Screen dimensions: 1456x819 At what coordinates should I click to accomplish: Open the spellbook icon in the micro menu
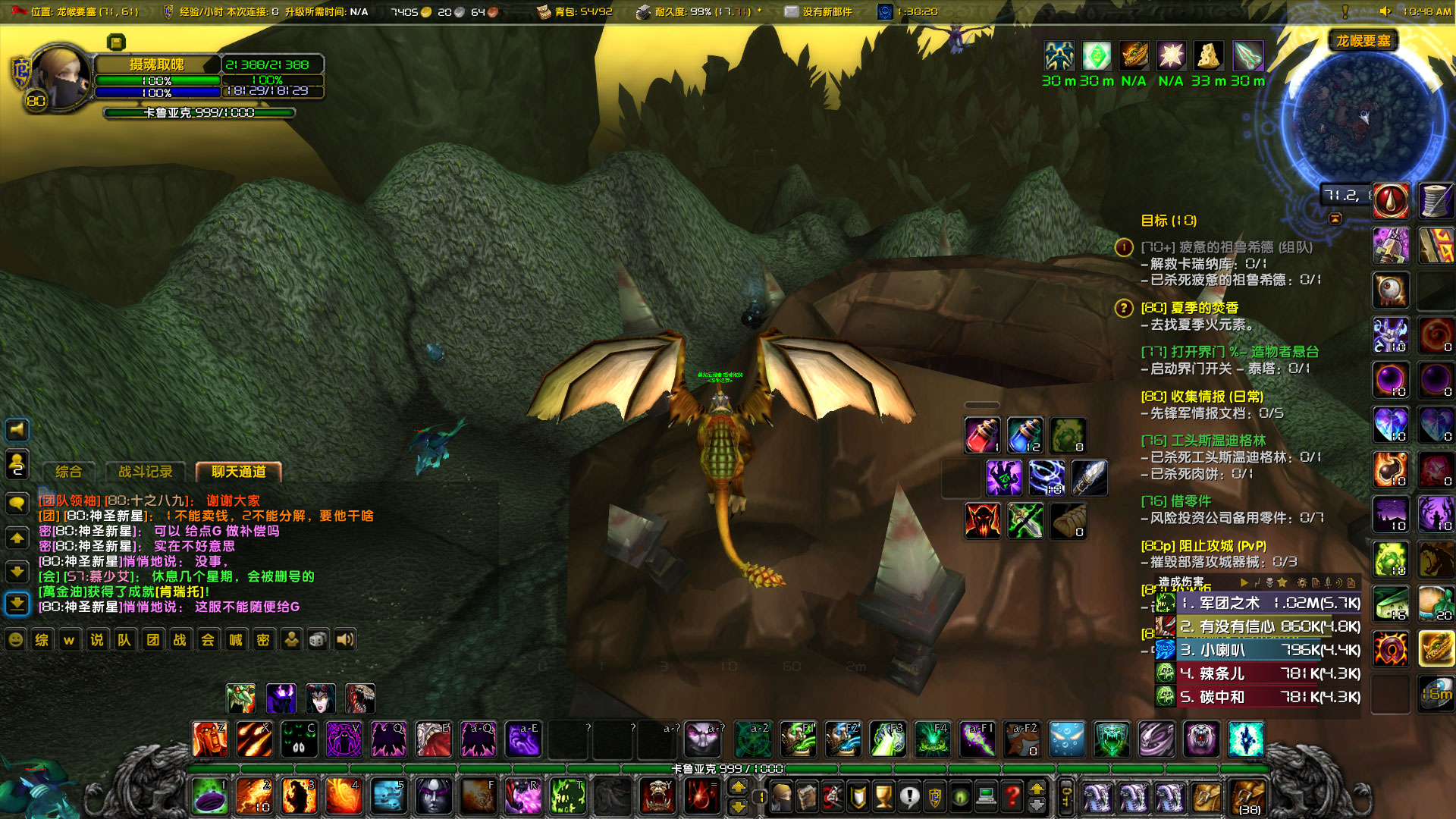point(807,796)
